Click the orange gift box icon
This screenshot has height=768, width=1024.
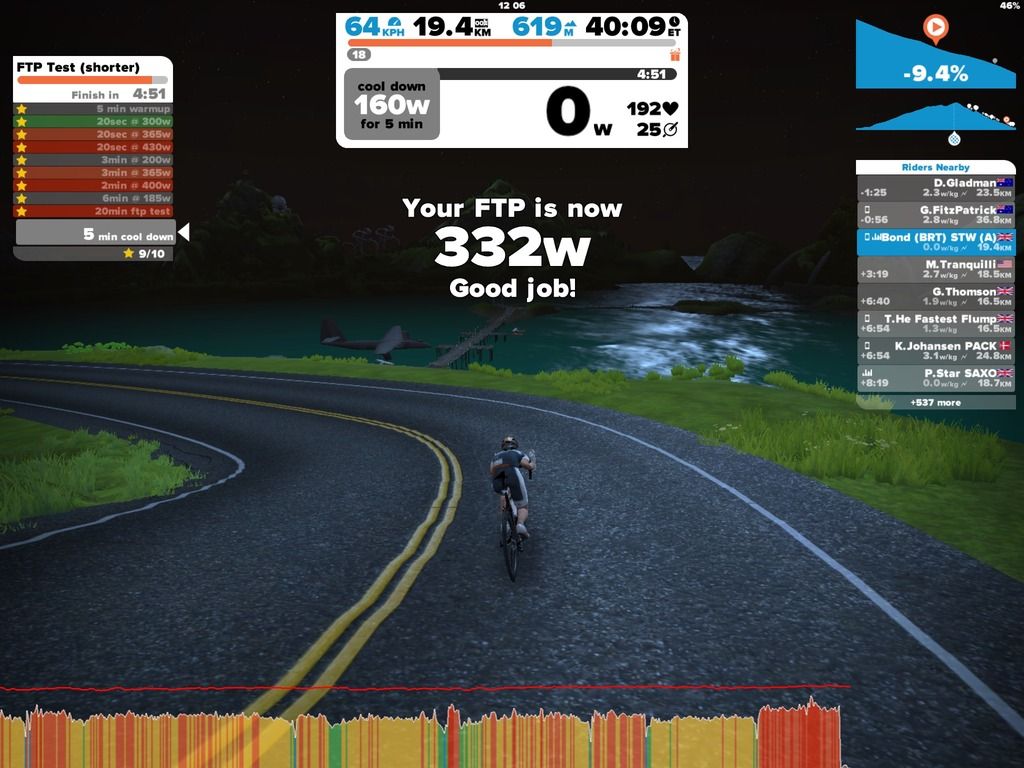coord(675,54)
